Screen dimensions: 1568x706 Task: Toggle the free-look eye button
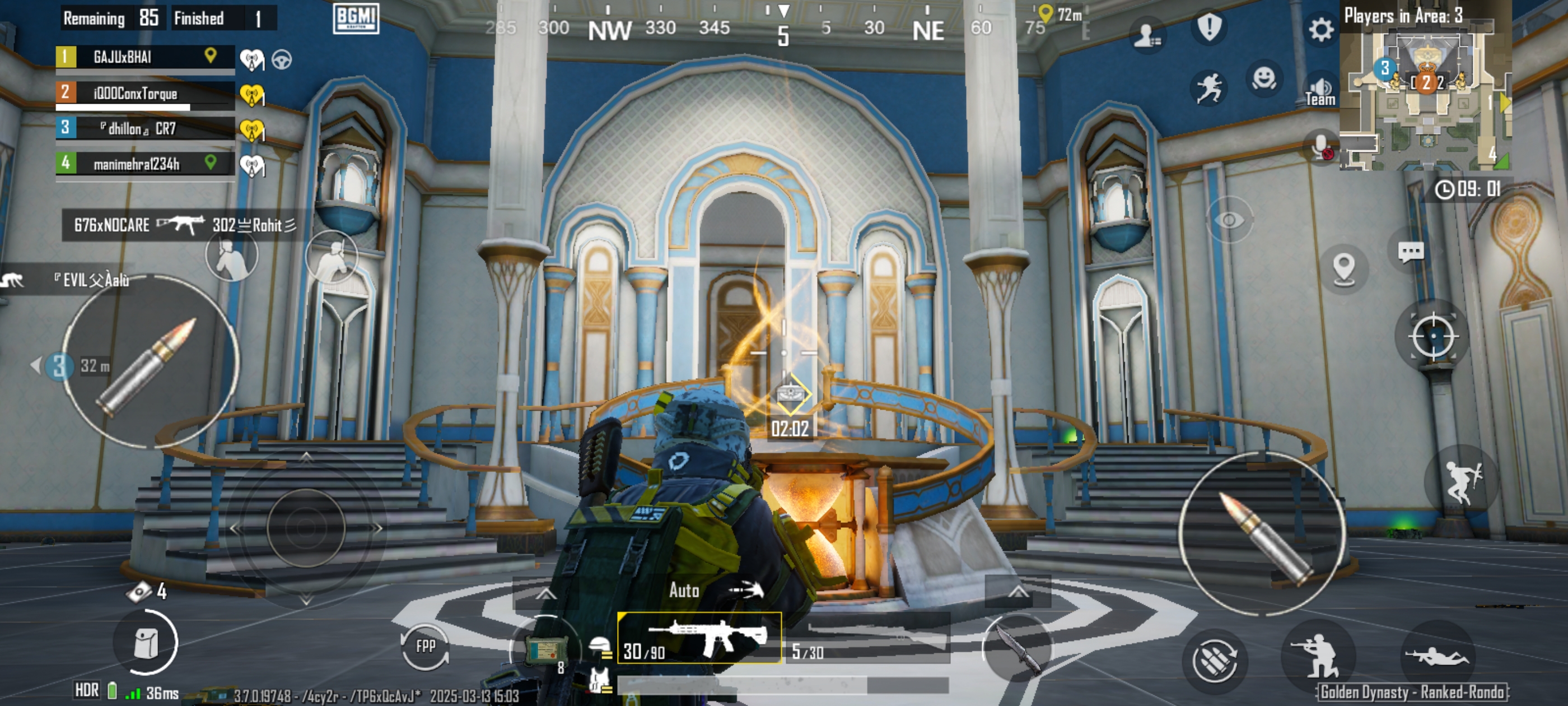(1229, 220)
